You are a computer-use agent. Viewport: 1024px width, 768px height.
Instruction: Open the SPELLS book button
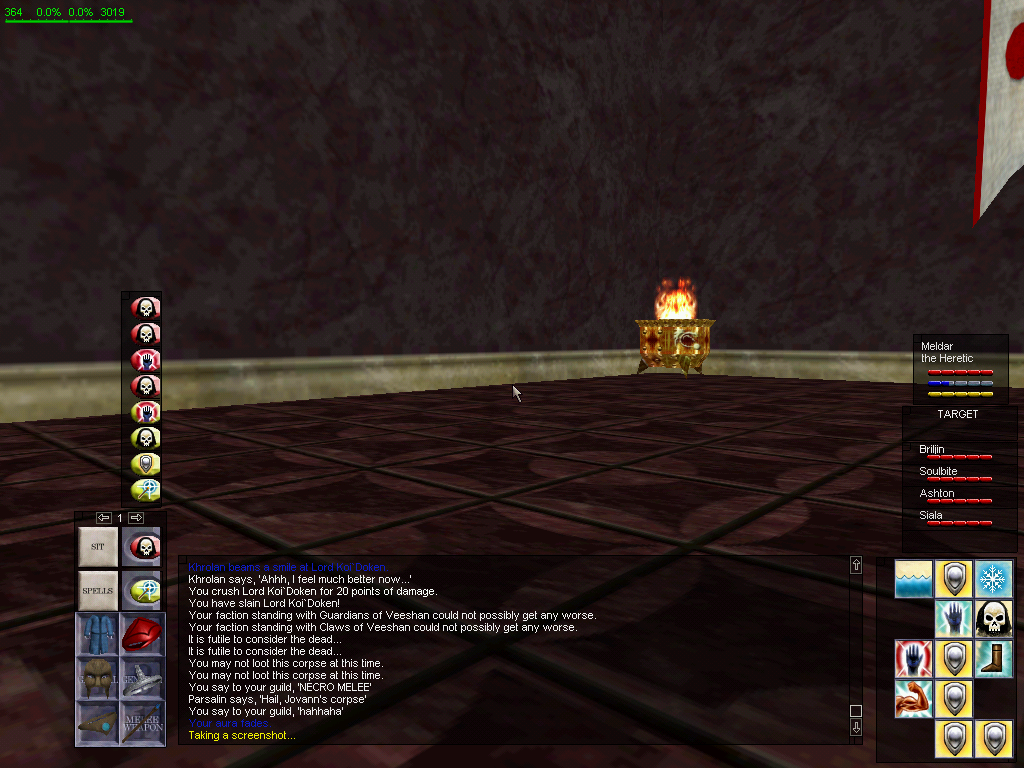pos(97,590)
